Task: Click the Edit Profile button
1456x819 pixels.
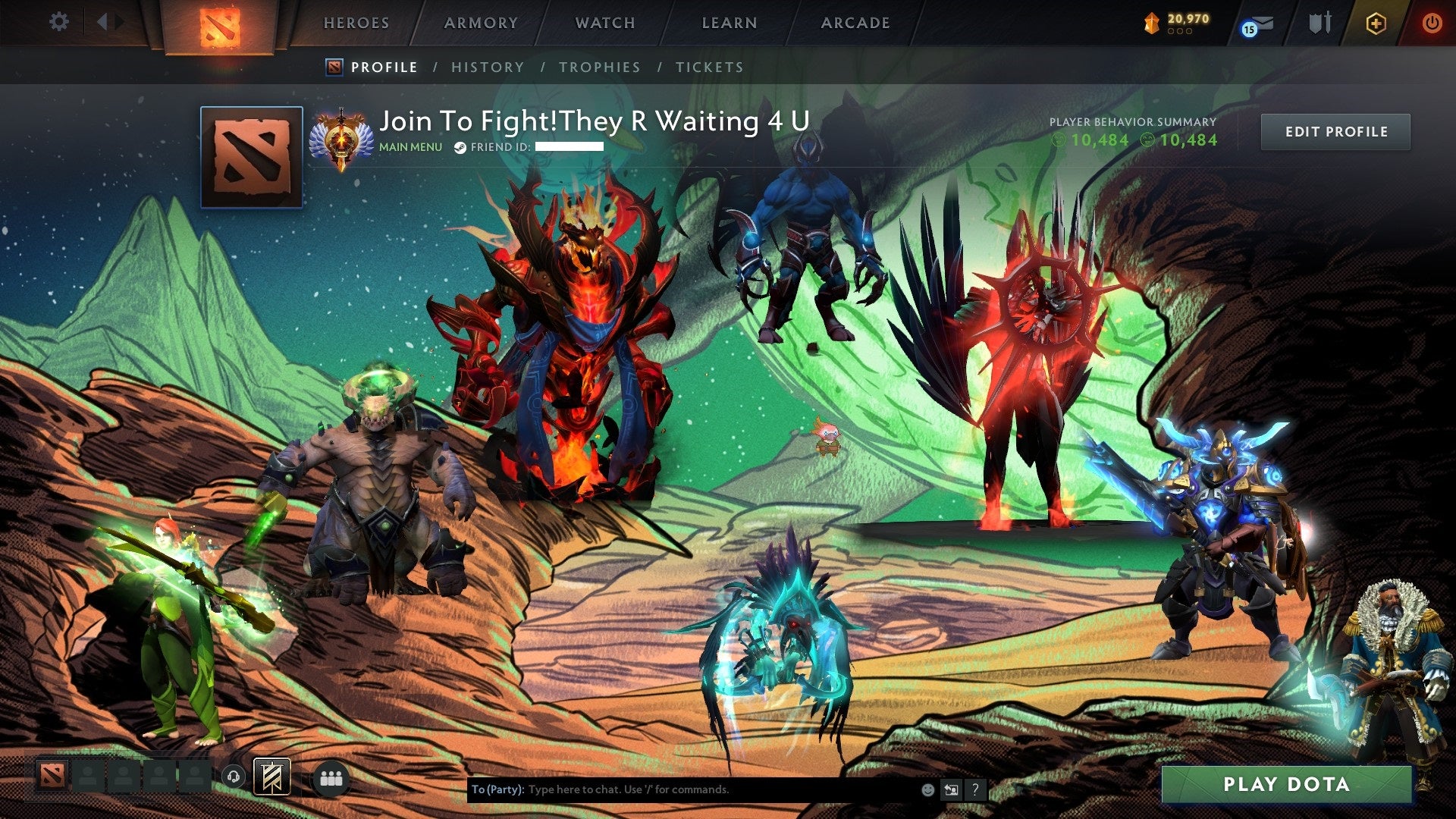Action: click(1335, 130)
